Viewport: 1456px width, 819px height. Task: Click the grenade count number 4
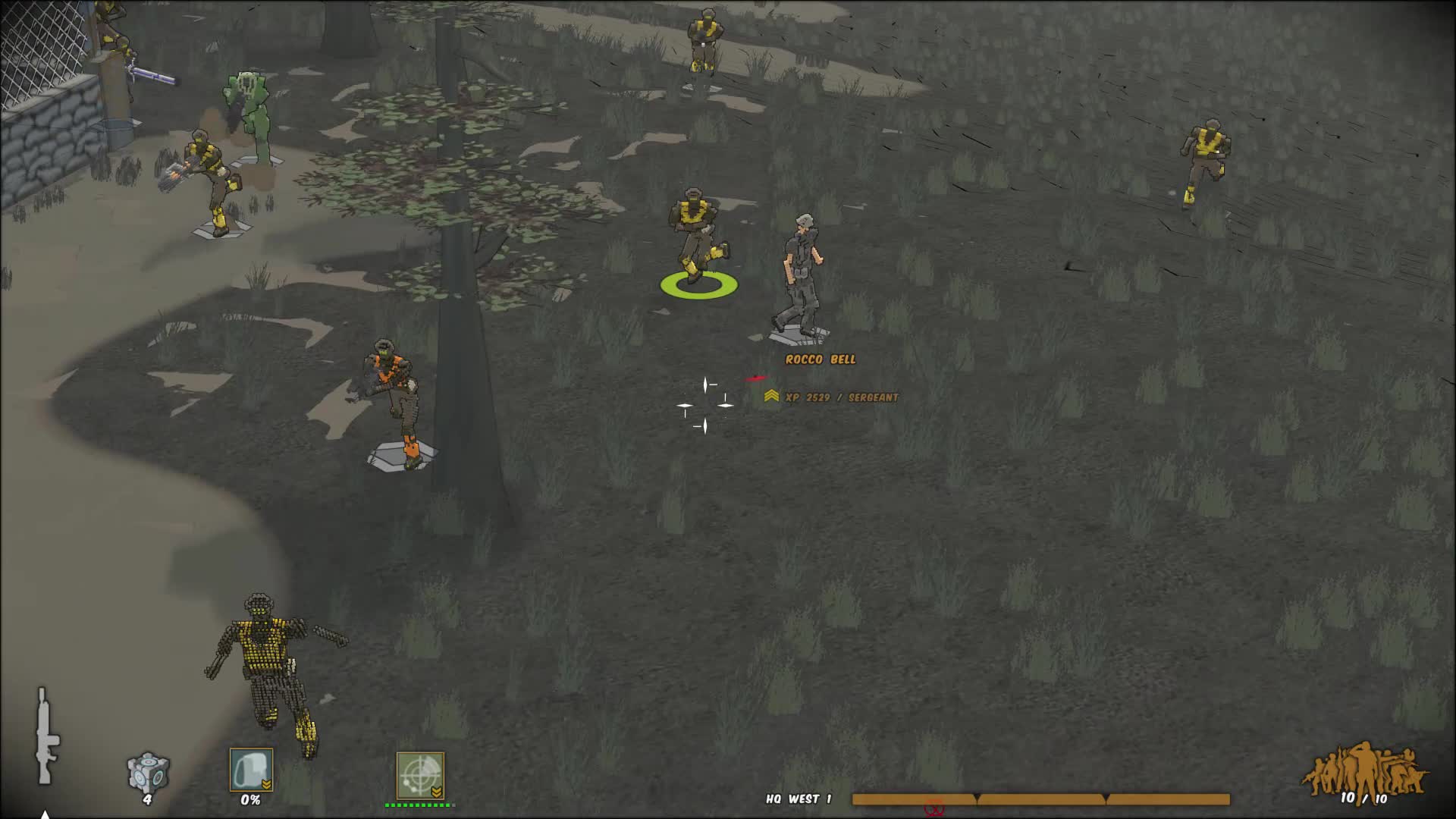146,799
